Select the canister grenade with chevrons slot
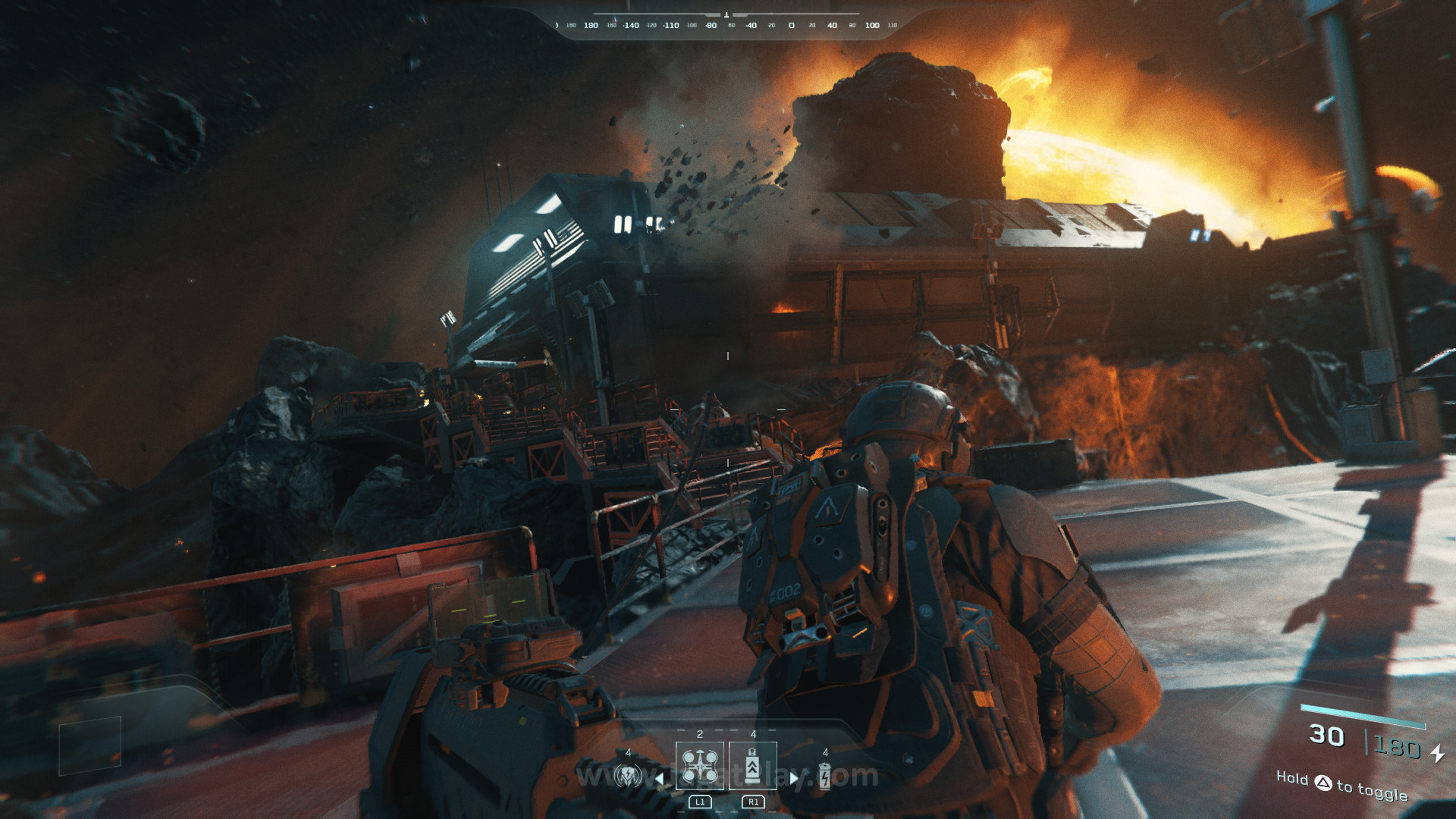1456x819 pixels. point(752,766)
